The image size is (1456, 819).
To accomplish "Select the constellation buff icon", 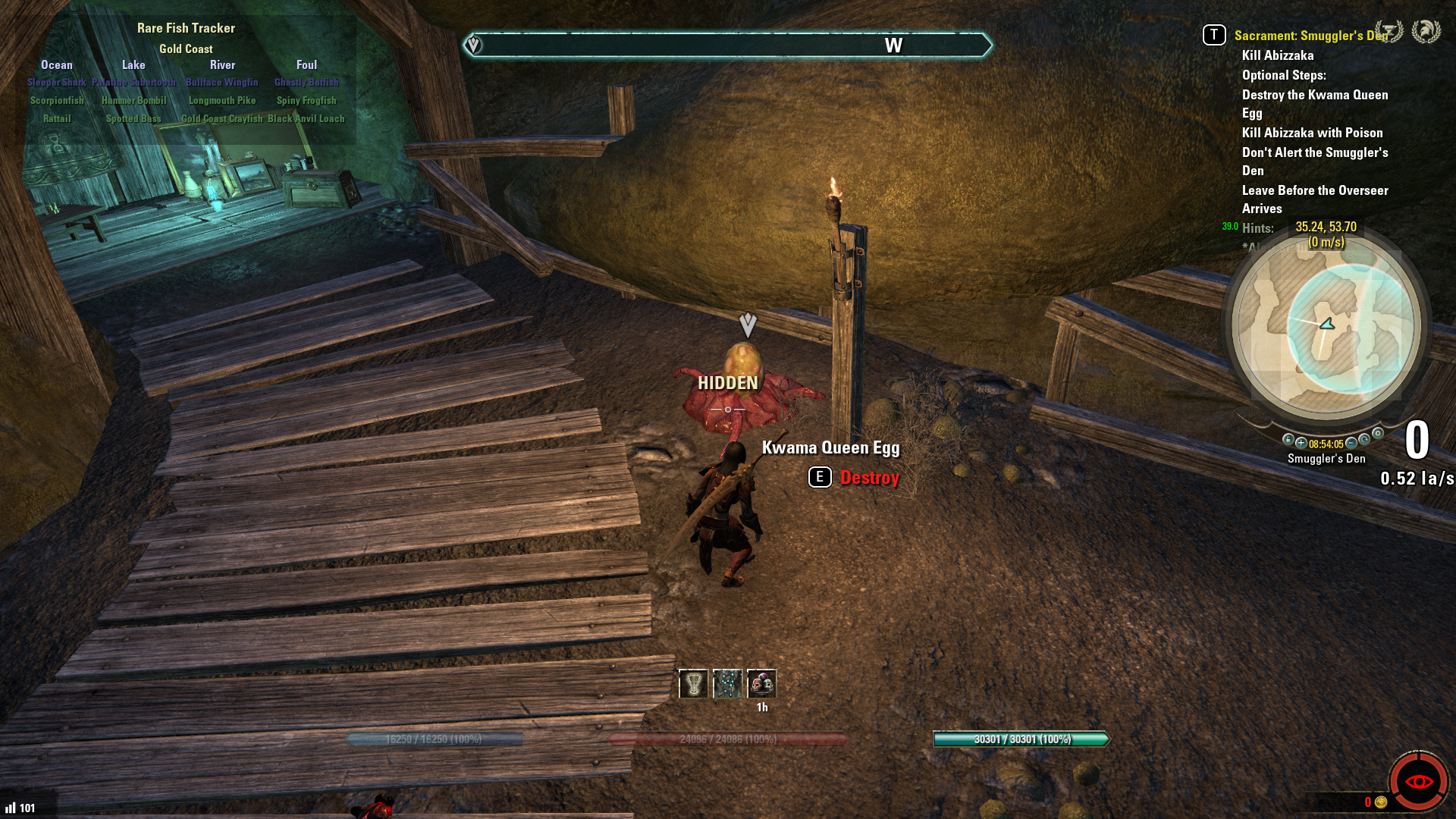I will tap(727, 684).
